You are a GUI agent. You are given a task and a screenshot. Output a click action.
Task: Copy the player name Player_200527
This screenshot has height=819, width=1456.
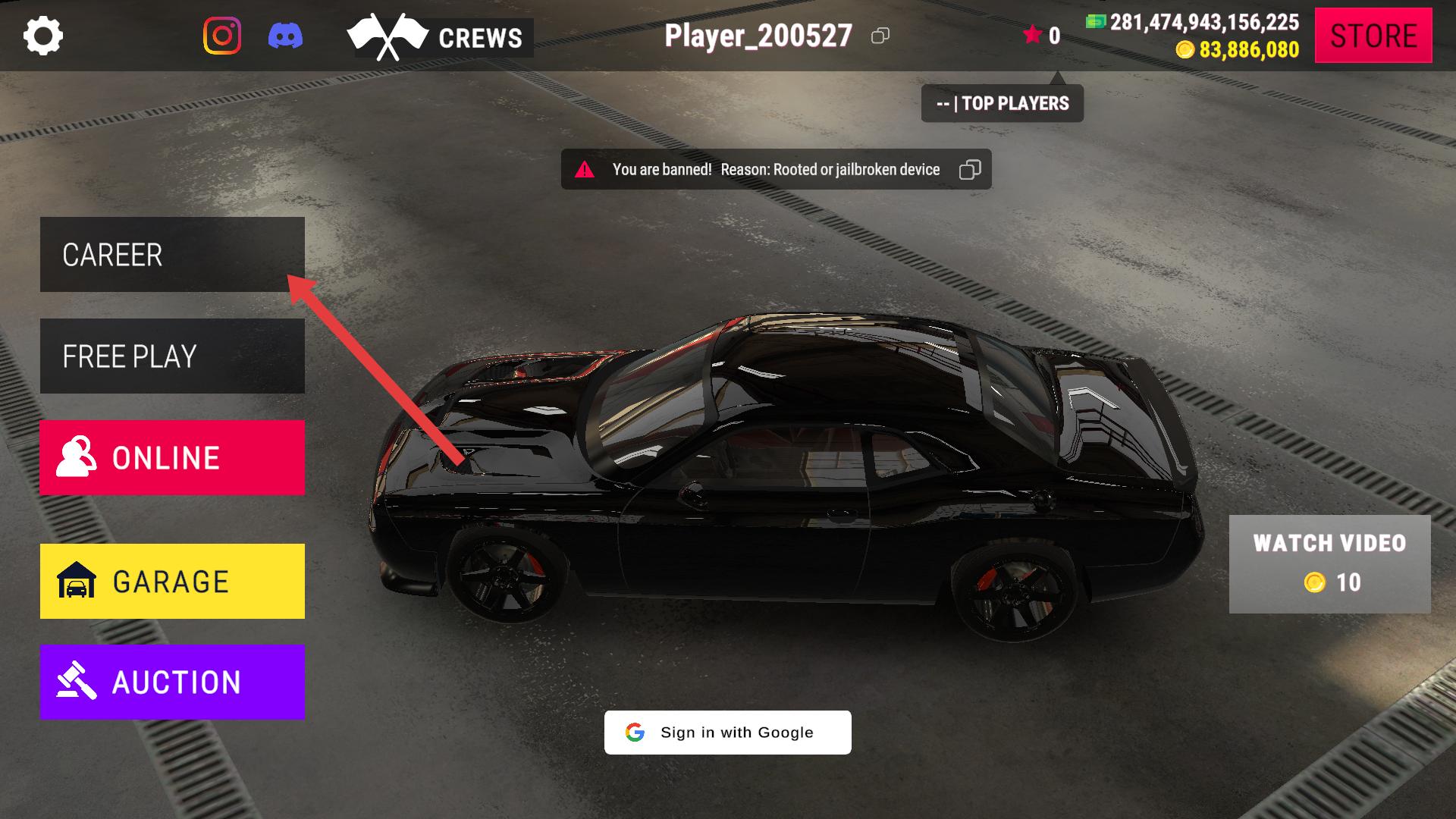[880, 36]
